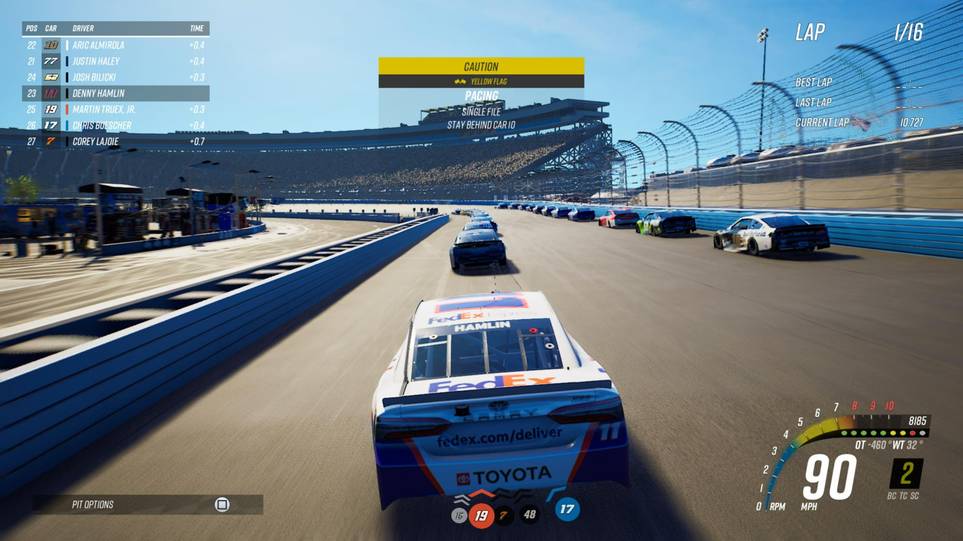Click the yellow Caution flag banner

coord(481,67)
